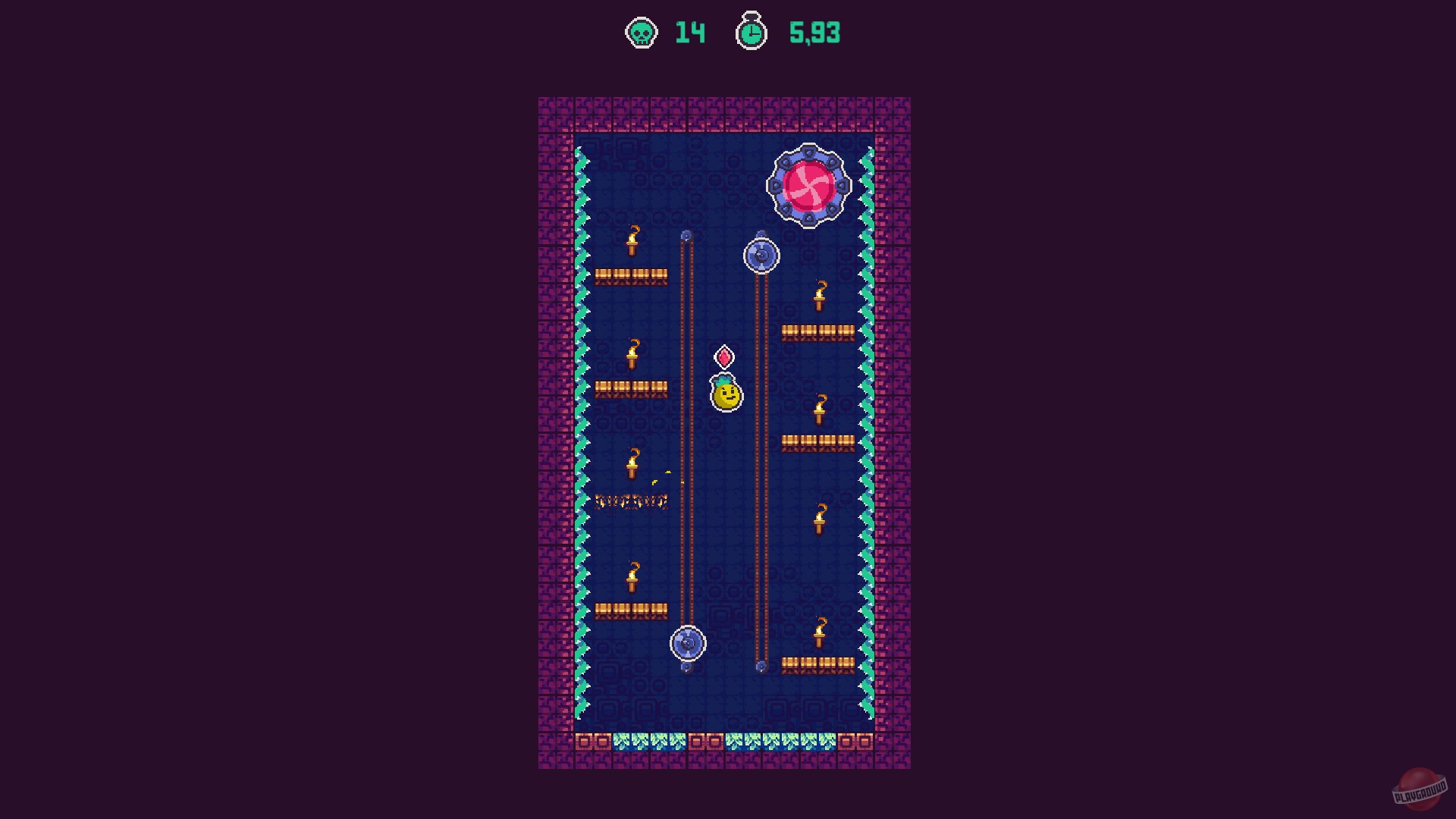Viewport: 1456px width, 819px height.
Task: Click the smiling pineapple player character
Action: click(725, 395)
